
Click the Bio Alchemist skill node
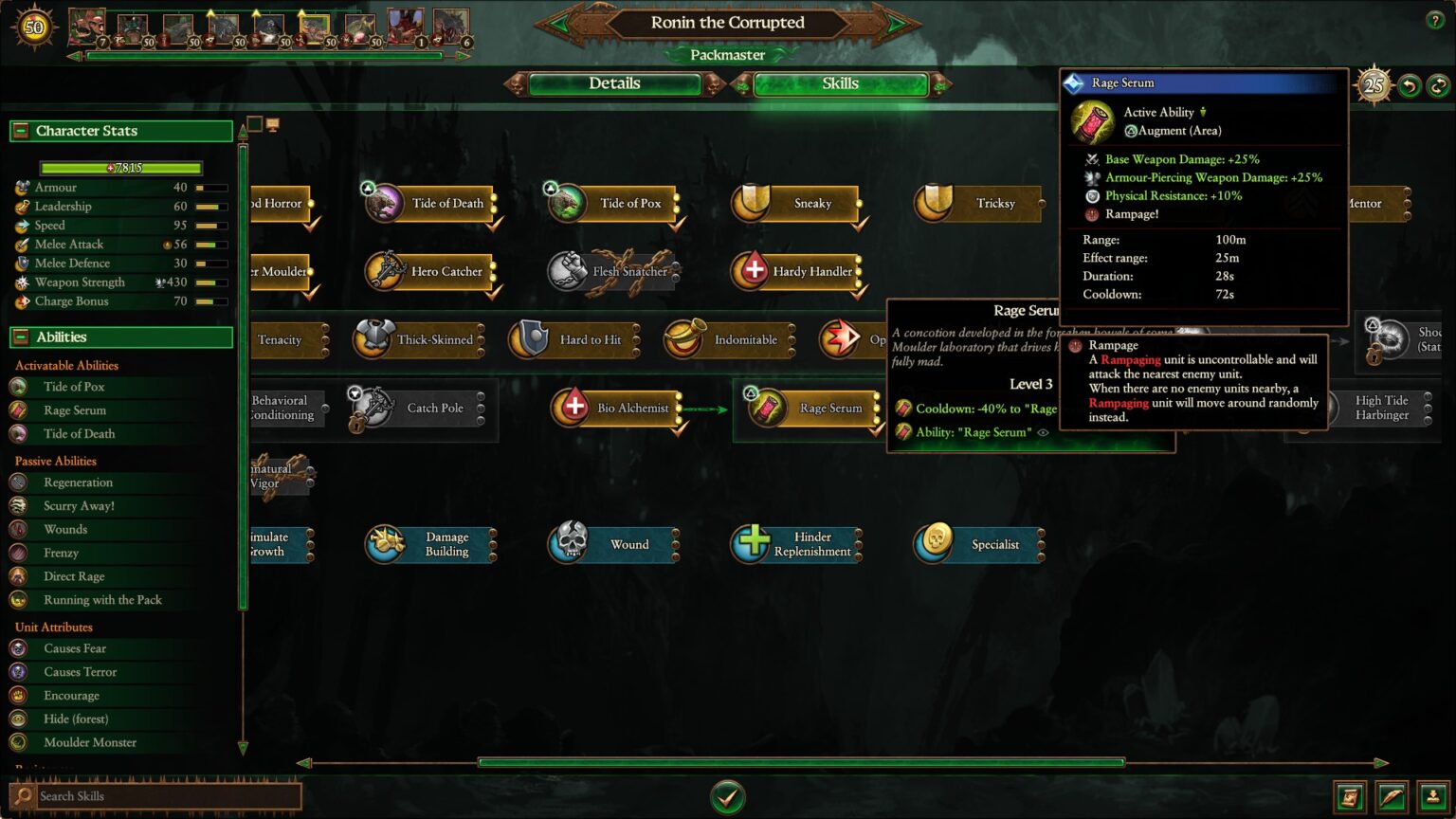pos(573,408)
